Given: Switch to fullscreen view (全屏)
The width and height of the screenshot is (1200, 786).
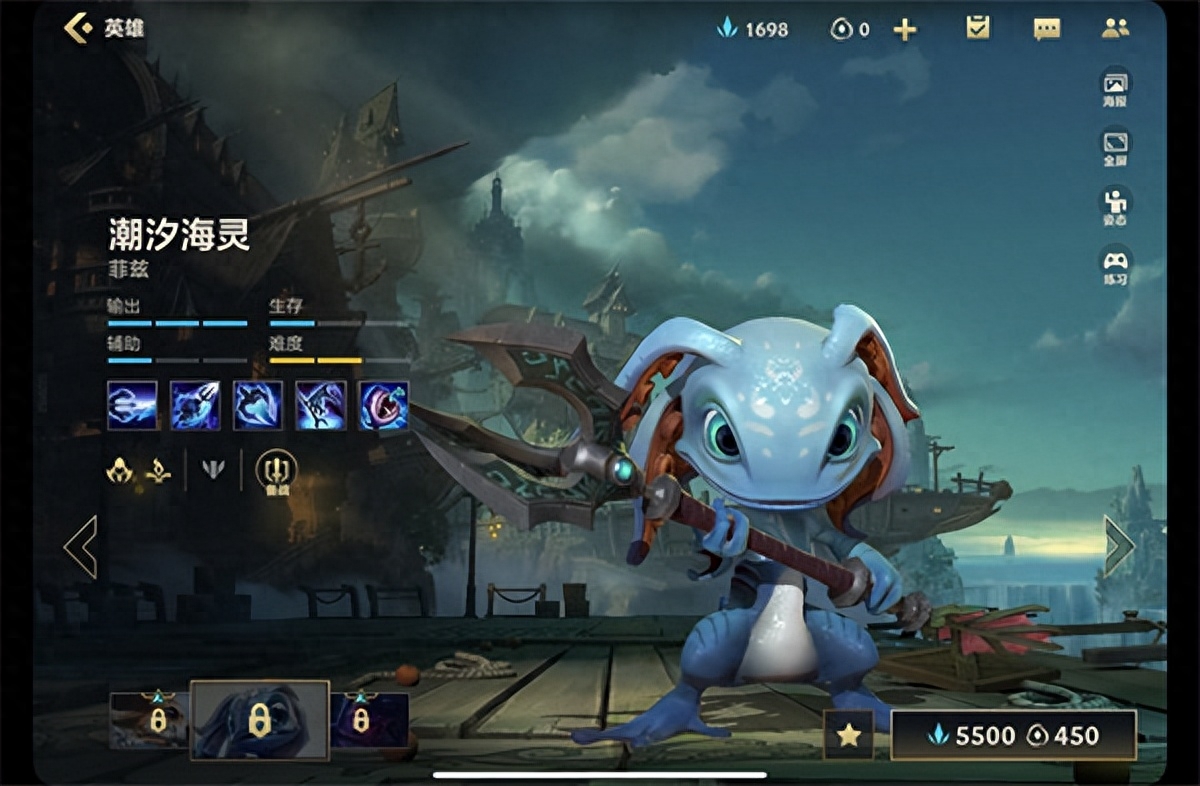Looking at the screenshot, I should (1115, 146).
